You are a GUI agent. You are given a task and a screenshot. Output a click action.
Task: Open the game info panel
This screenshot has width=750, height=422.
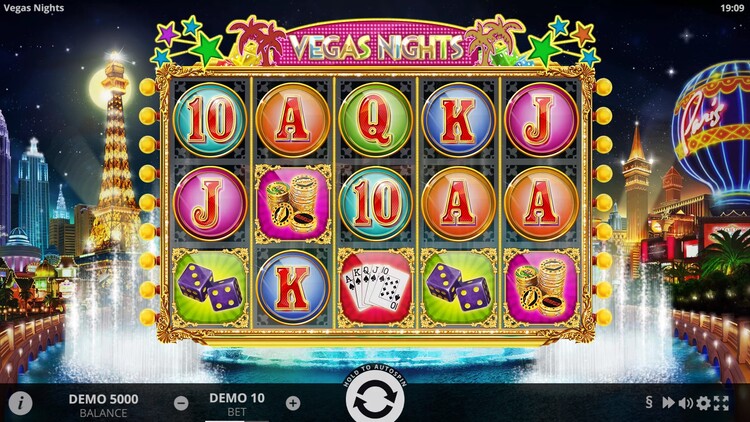click(20, 403)
